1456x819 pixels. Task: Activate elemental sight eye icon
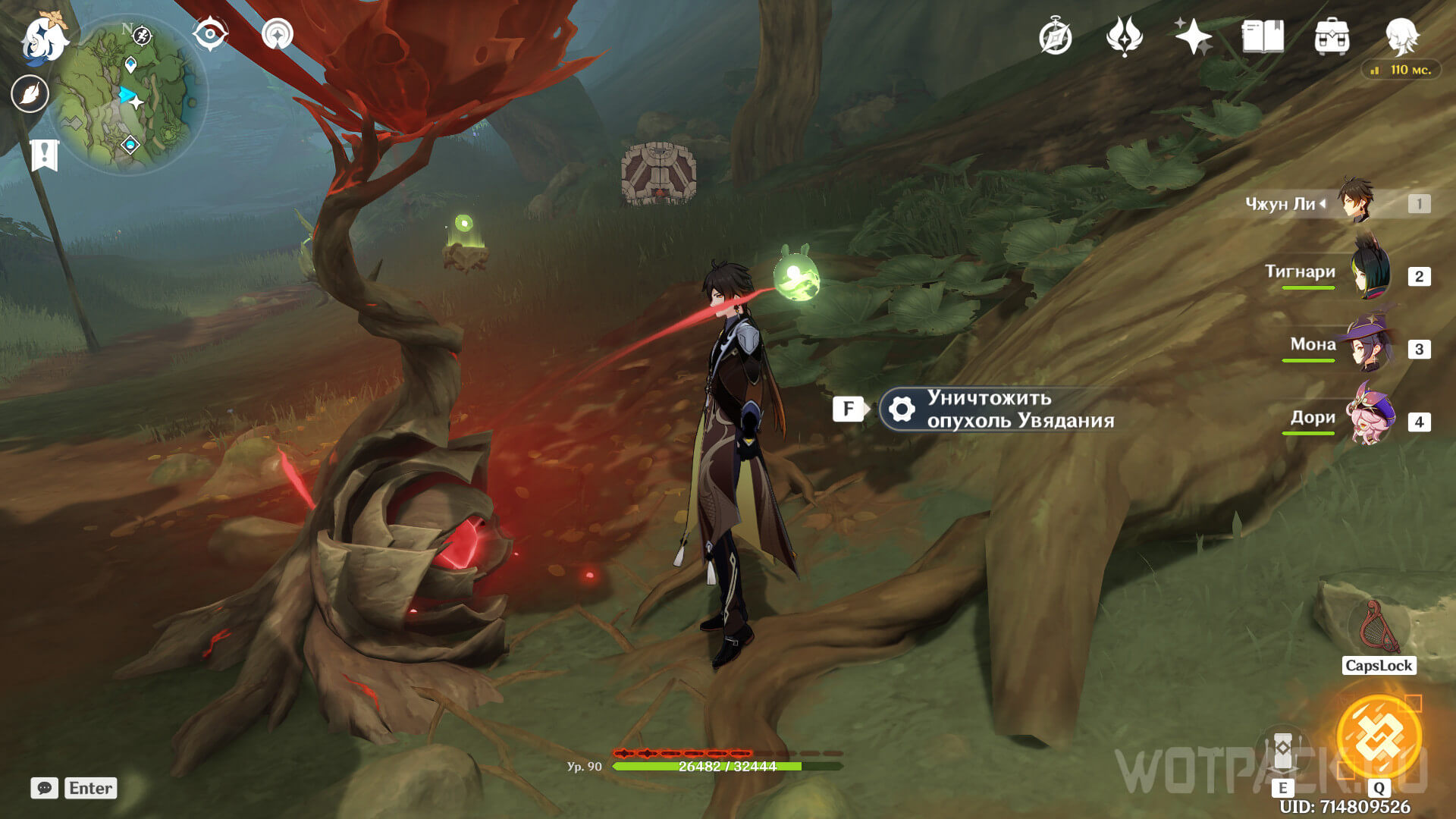(x=210, y=35)
